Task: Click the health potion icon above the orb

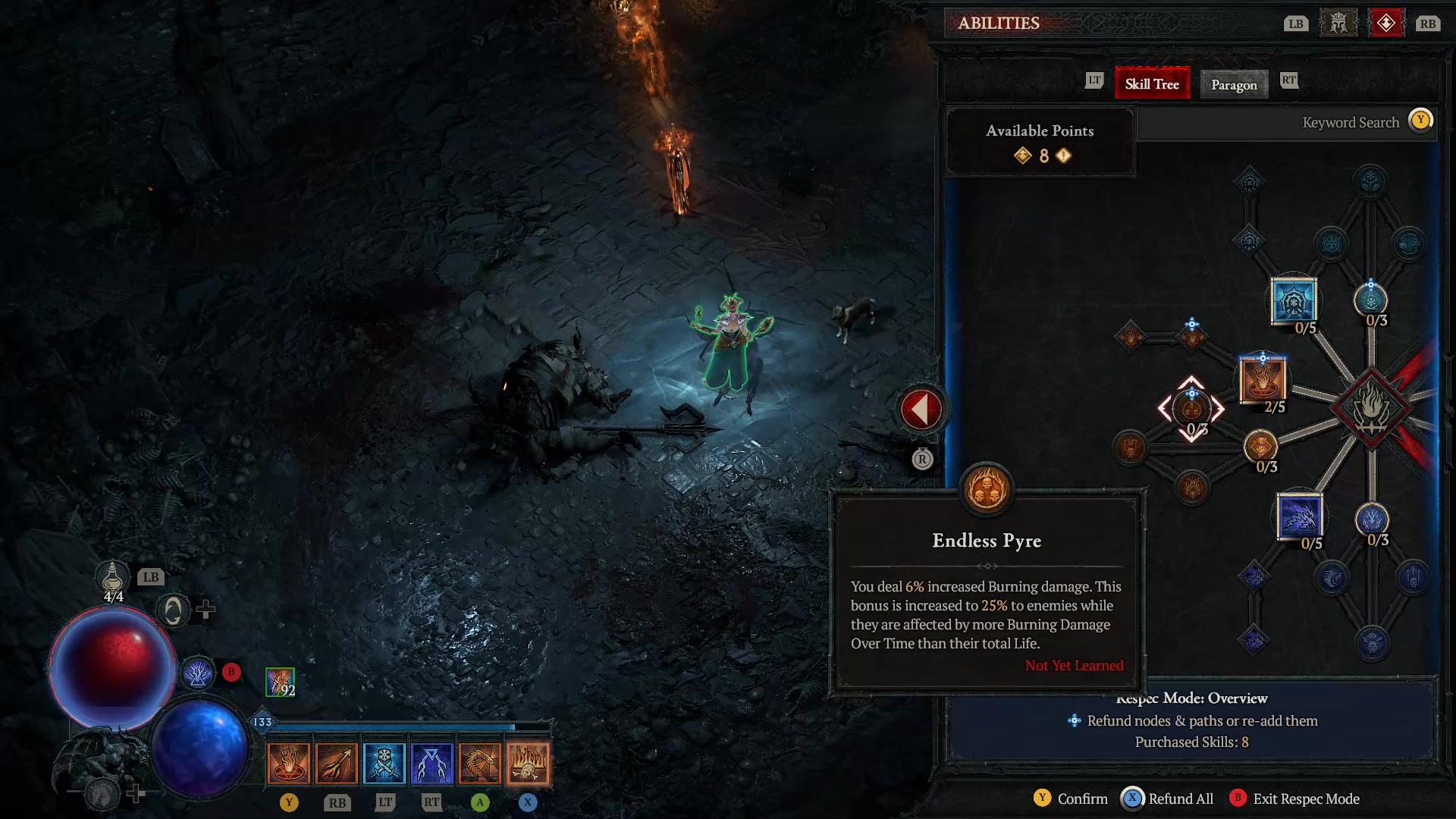Action: pyautogui.click(x=111, y=579)
